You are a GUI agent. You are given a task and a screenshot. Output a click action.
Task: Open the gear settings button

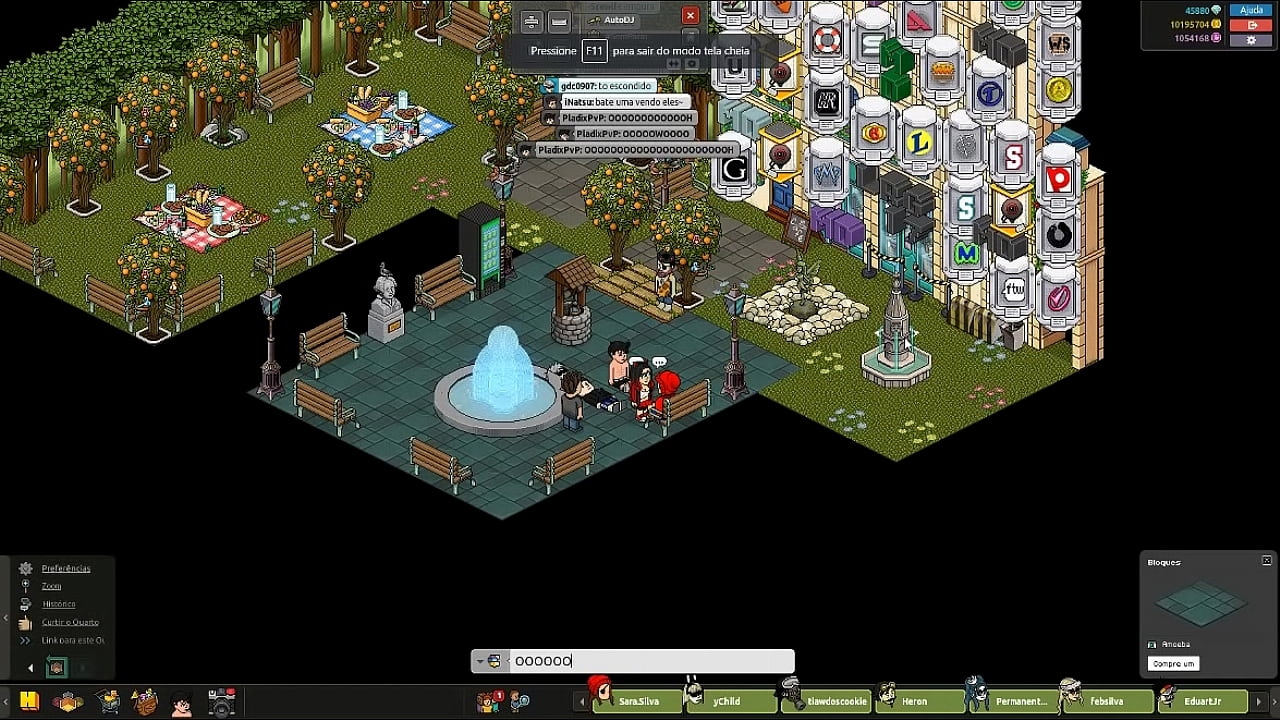click(1251, 40)
